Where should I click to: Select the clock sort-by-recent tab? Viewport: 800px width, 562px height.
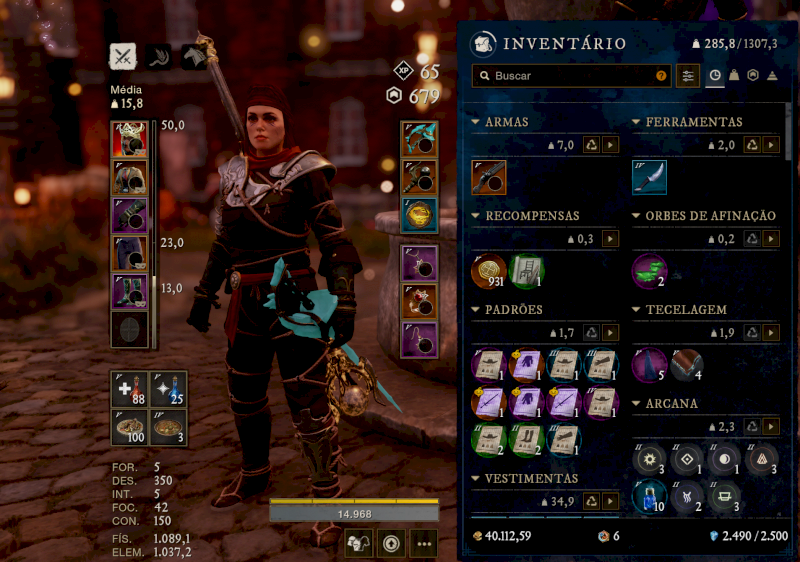715,76
